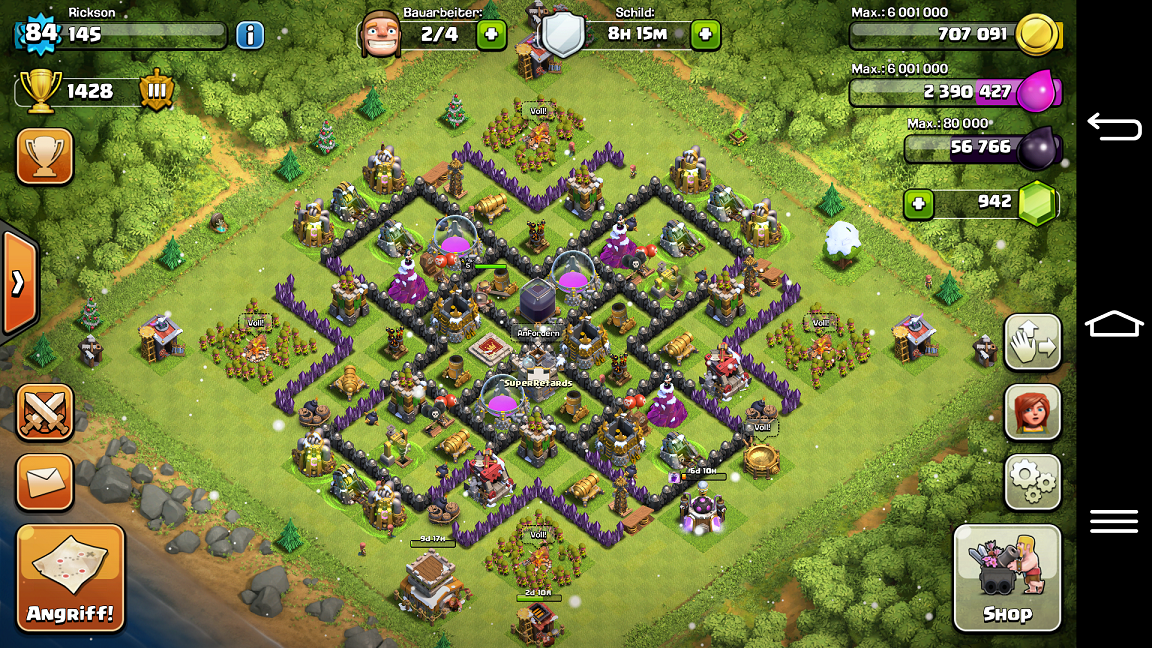Start an attack with the Angriff! button
This screenshot has width=1152, height=648.
pyautogui.click(x=70, y=578)
